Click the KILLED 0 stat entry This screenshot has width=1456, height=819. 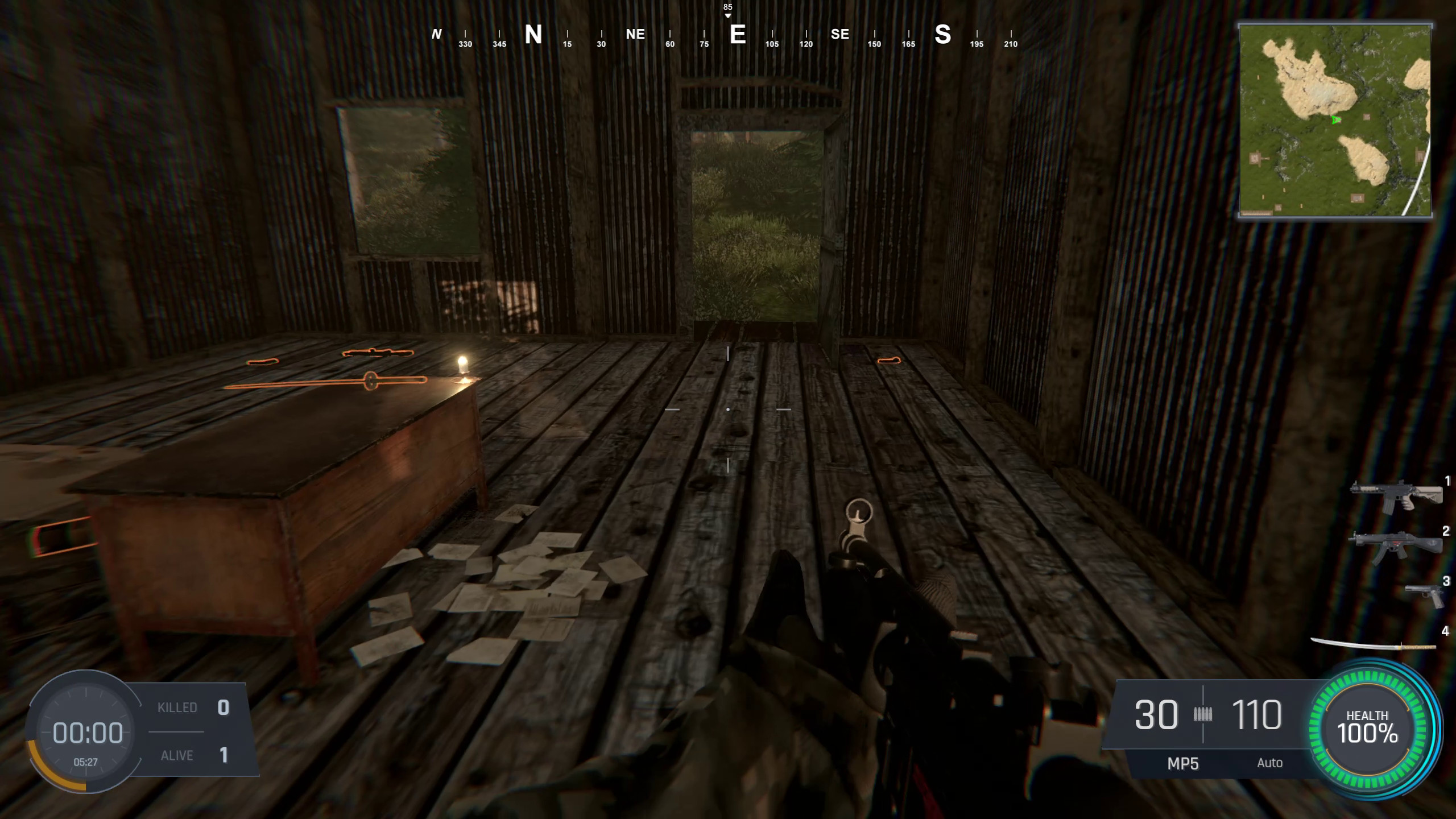[193, 707]
